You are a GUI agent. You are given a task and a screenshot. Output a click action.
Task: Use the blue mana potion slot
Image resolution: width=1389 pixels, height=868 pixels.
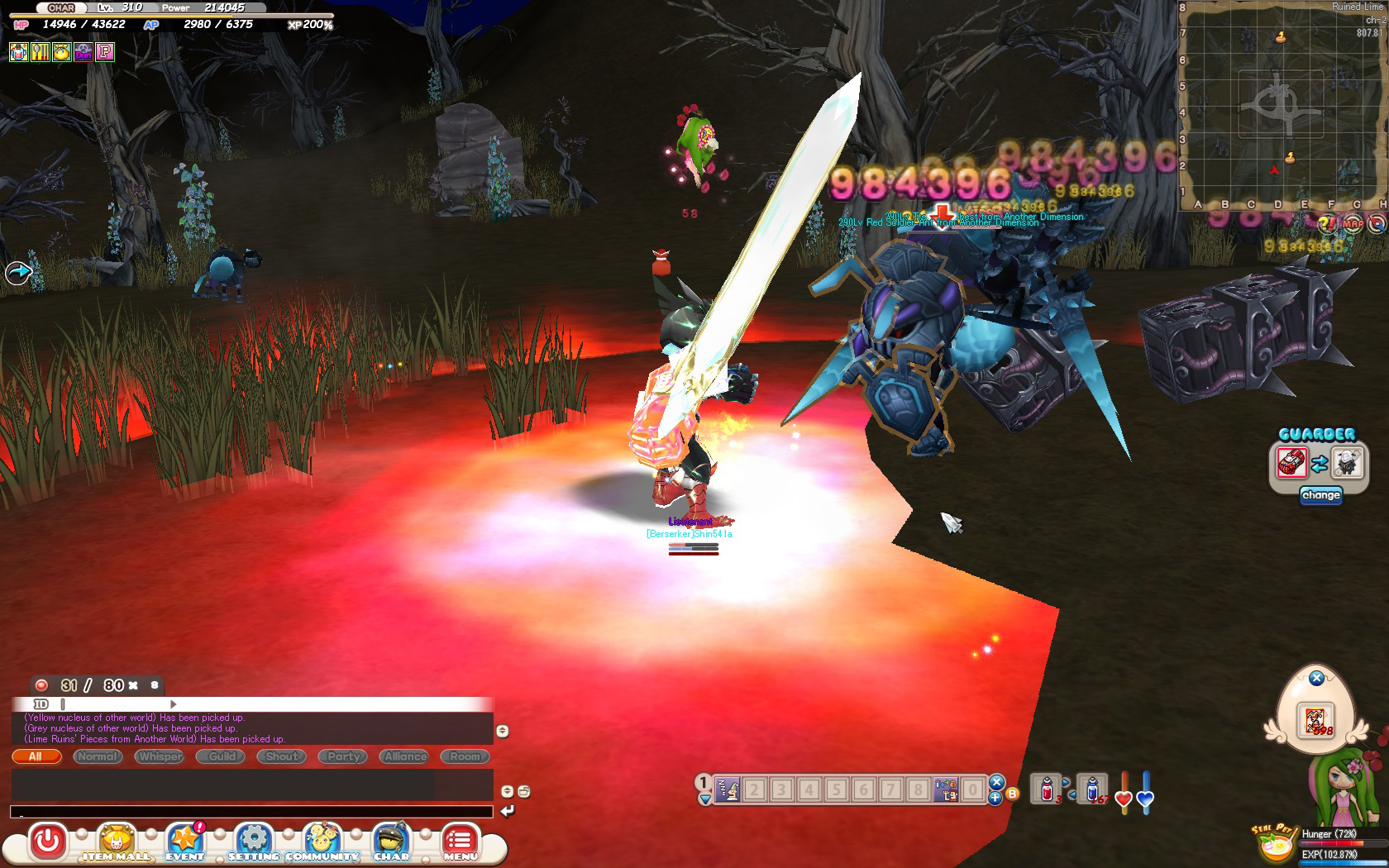tap(1093, 789)
